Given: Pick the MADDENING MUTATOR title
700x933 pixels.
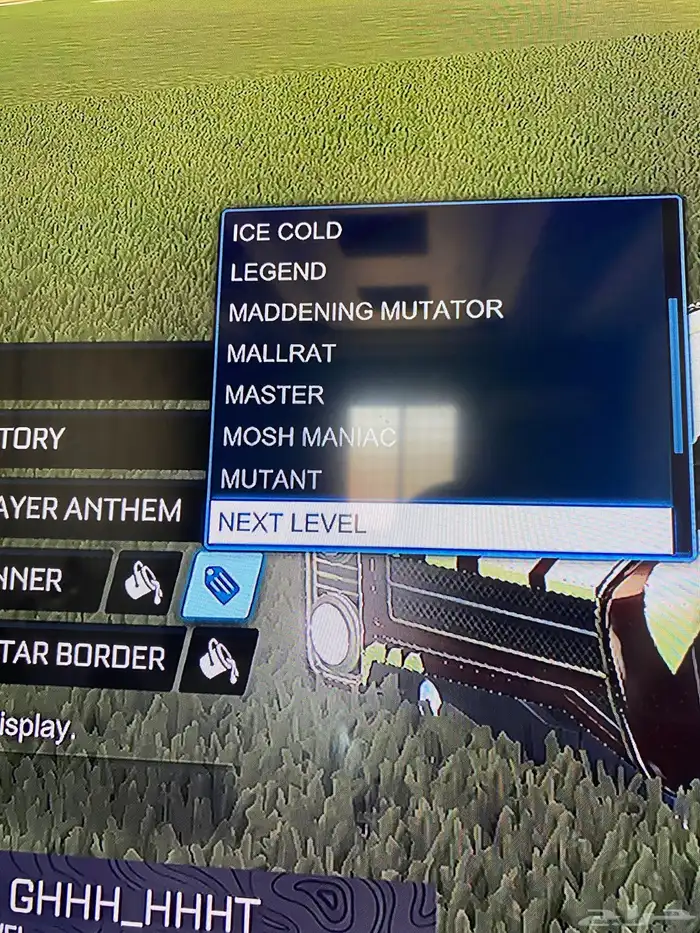Looking at the screenshot, I should click(x=365, y=311).
